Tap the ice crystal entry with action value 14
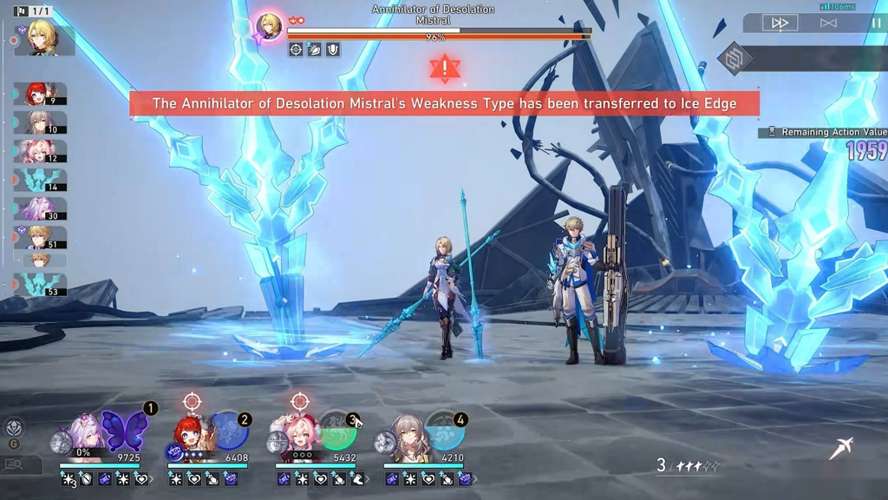The width and height of the screenshot is (888, 500). [39, 180]
